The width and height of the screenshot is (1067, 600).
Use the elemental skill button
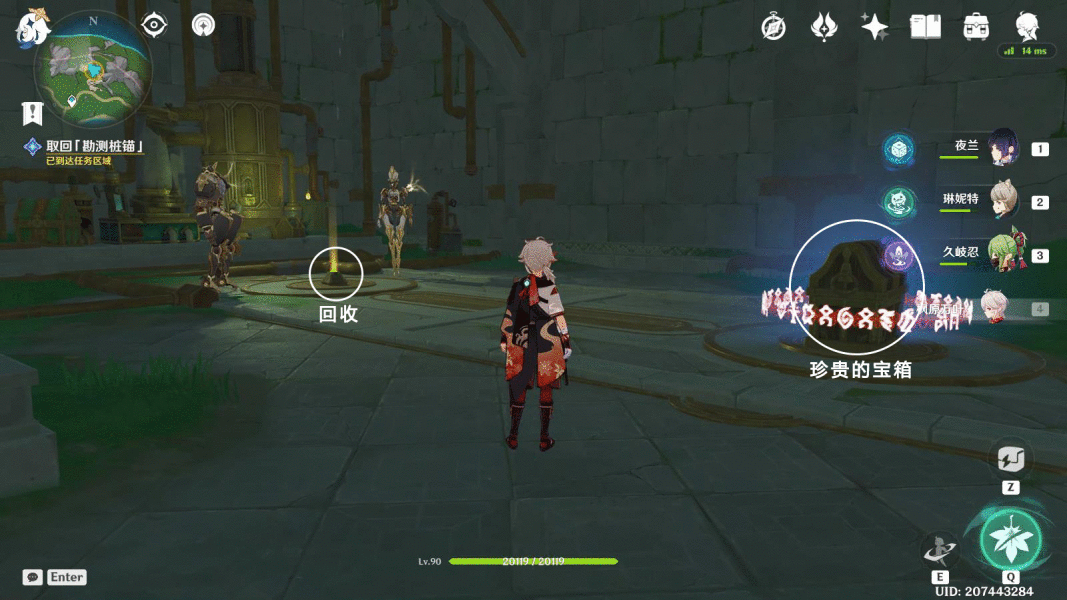[940, 550]
